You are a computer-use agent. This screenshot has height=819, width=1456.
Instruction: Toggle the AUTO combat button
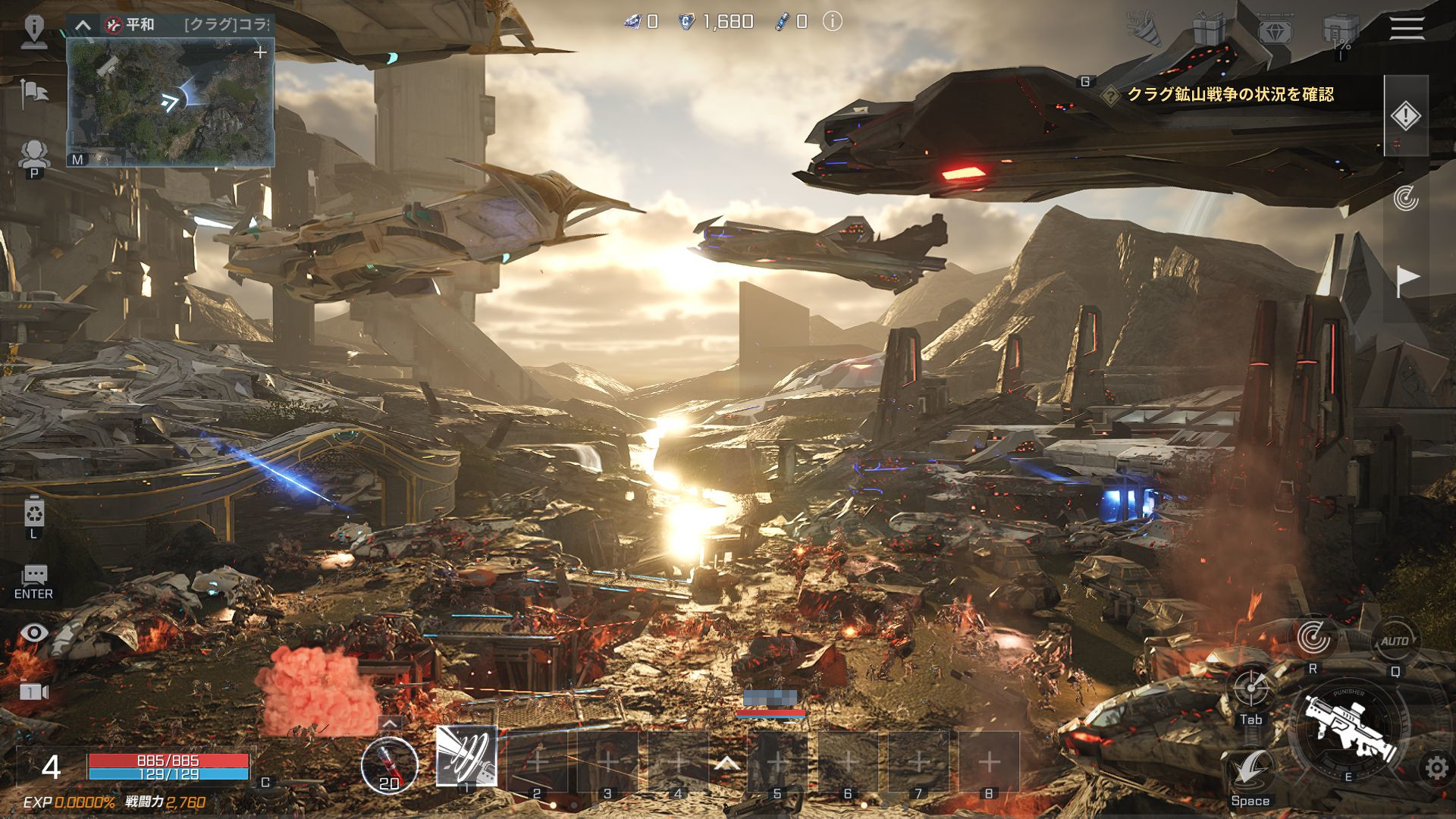point(1394,642)
